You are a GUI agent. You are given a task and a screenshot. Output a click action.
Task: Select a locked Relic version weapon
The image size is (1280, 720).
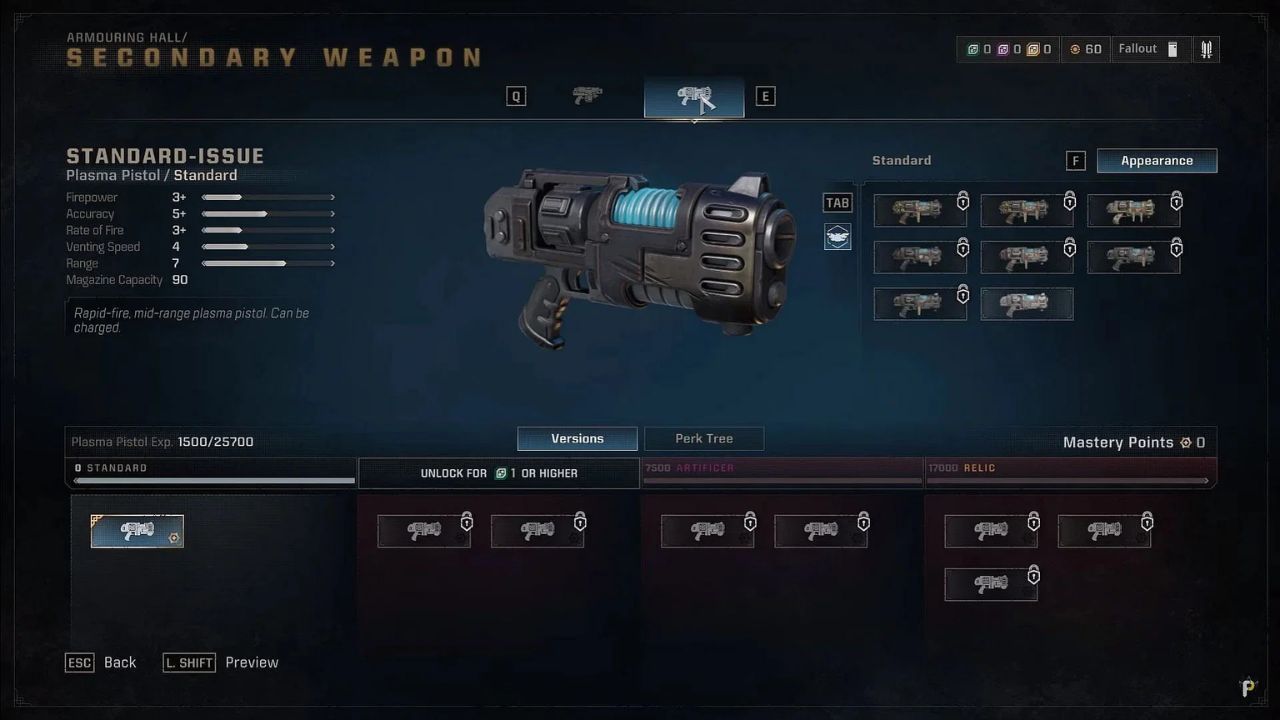pyautogui.click(x=990, y=531)
